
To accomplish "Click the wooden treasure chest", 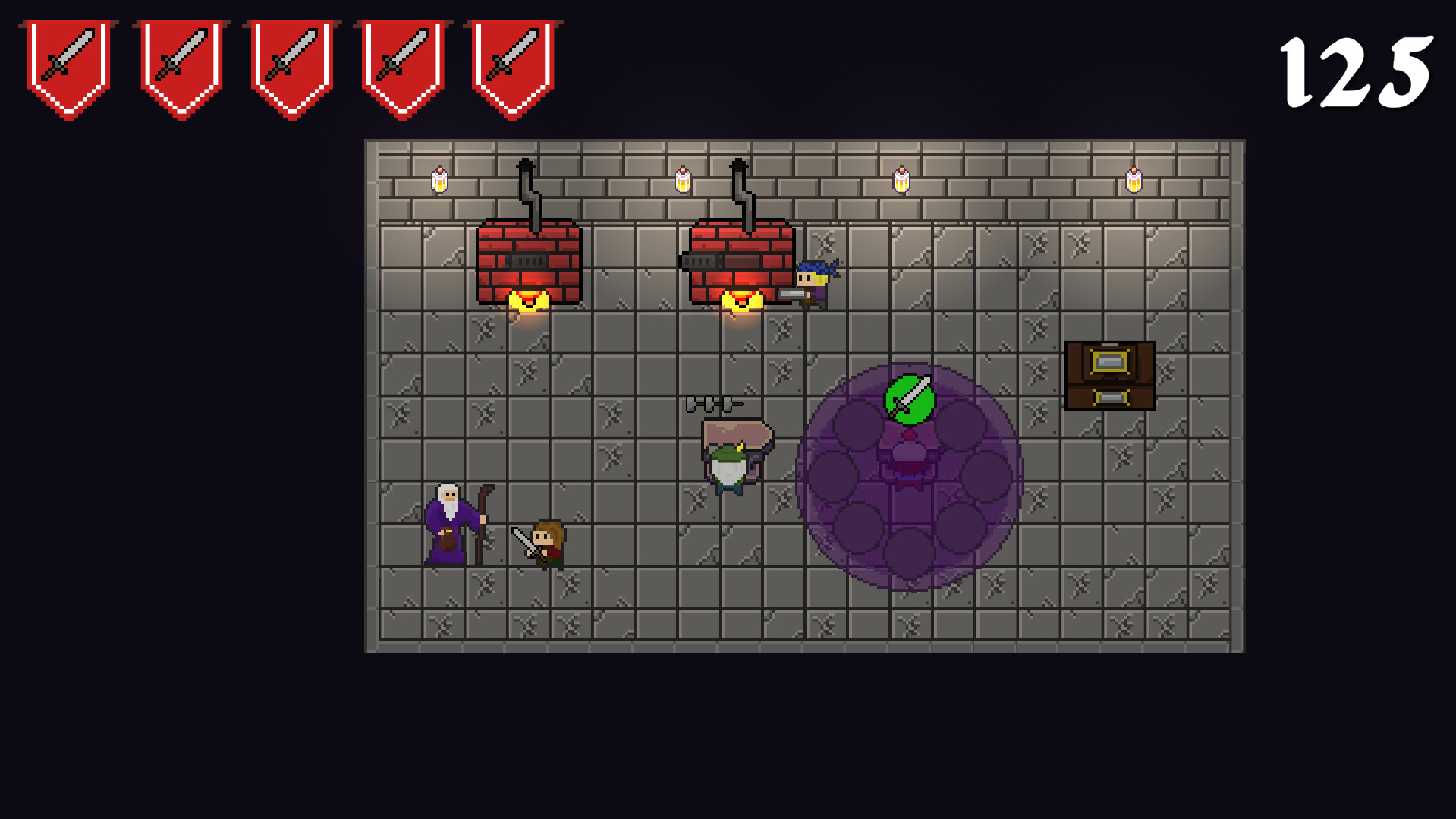I will 1110,377.
